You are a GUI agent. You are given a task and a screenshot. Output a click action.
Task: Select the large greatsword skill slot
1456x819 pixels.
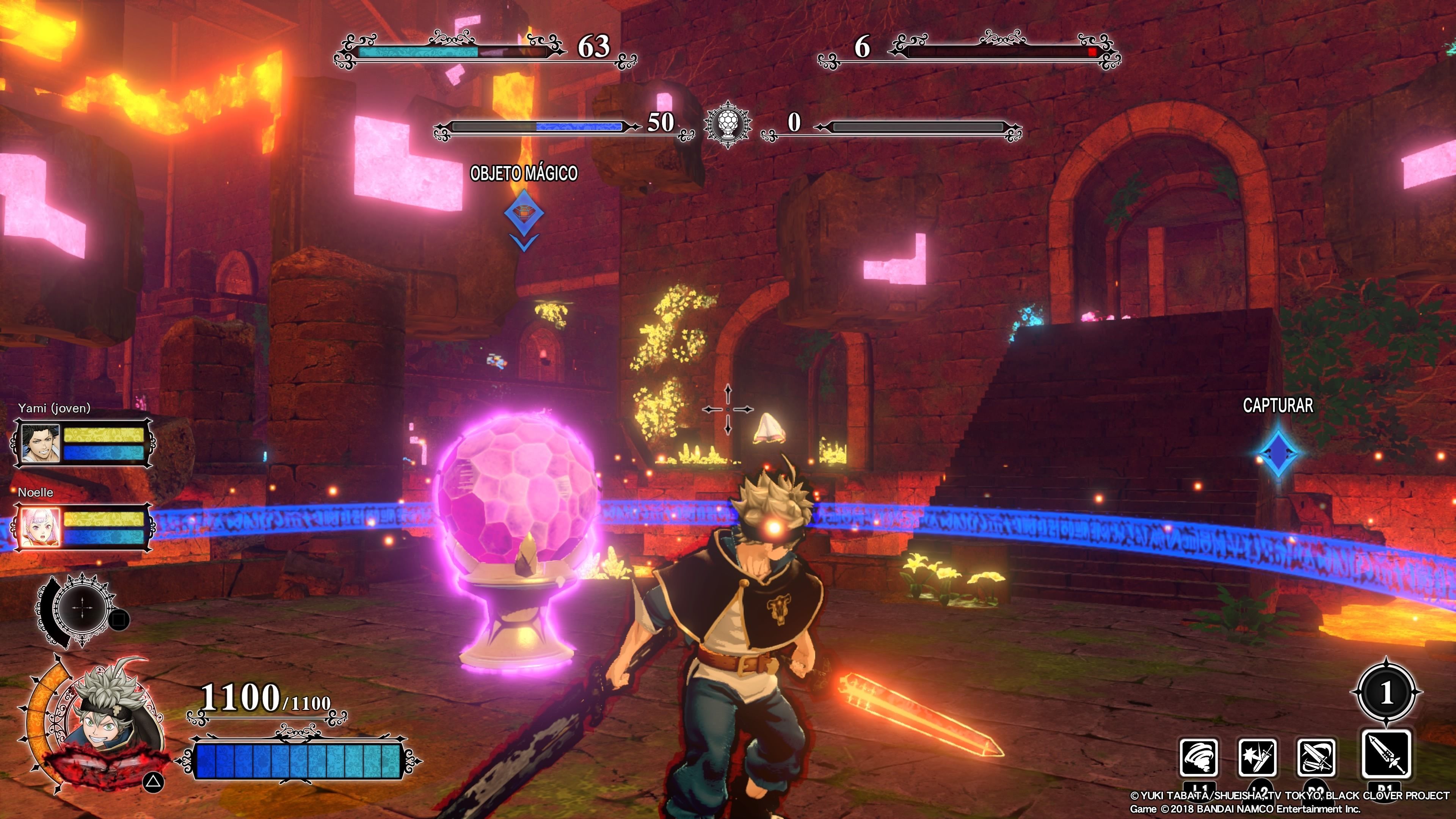[x=1386, y=754]
